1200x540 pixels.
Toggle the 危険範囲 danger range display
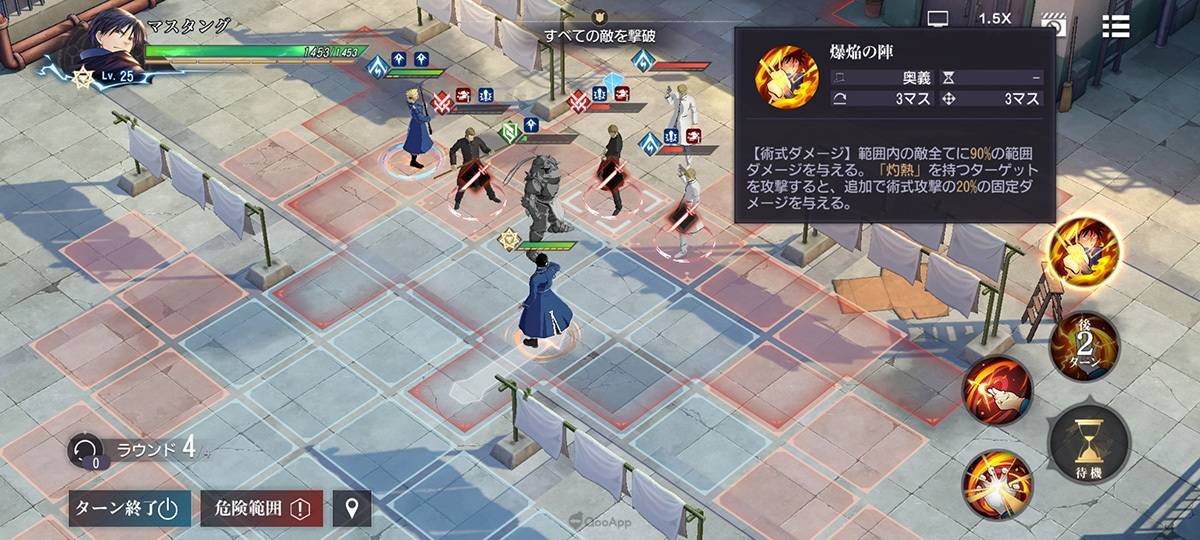click(262, 508)
